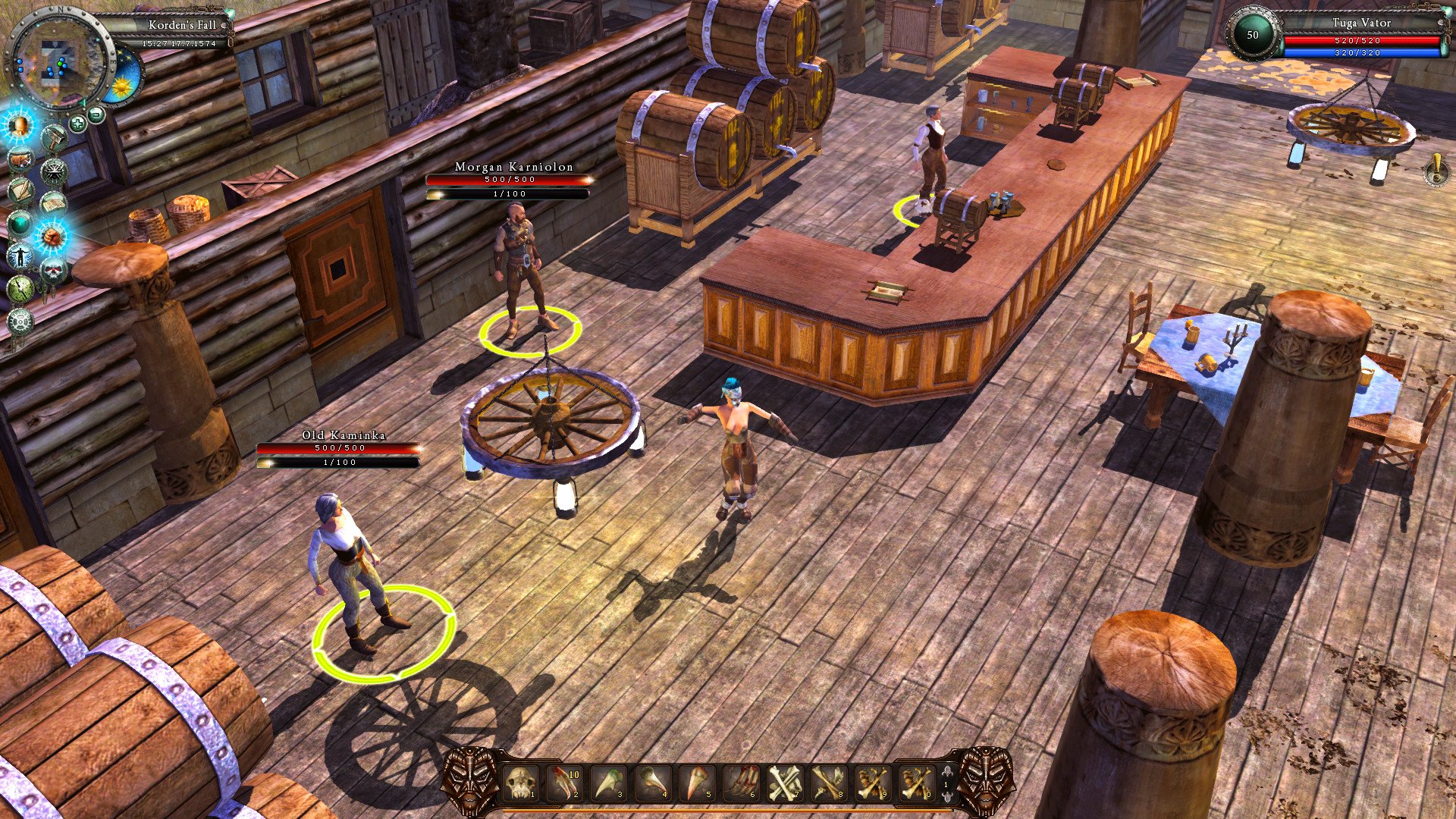Click the day/night sun indicator
Screen dimensions: 1456x819
[x=122, y=86]
